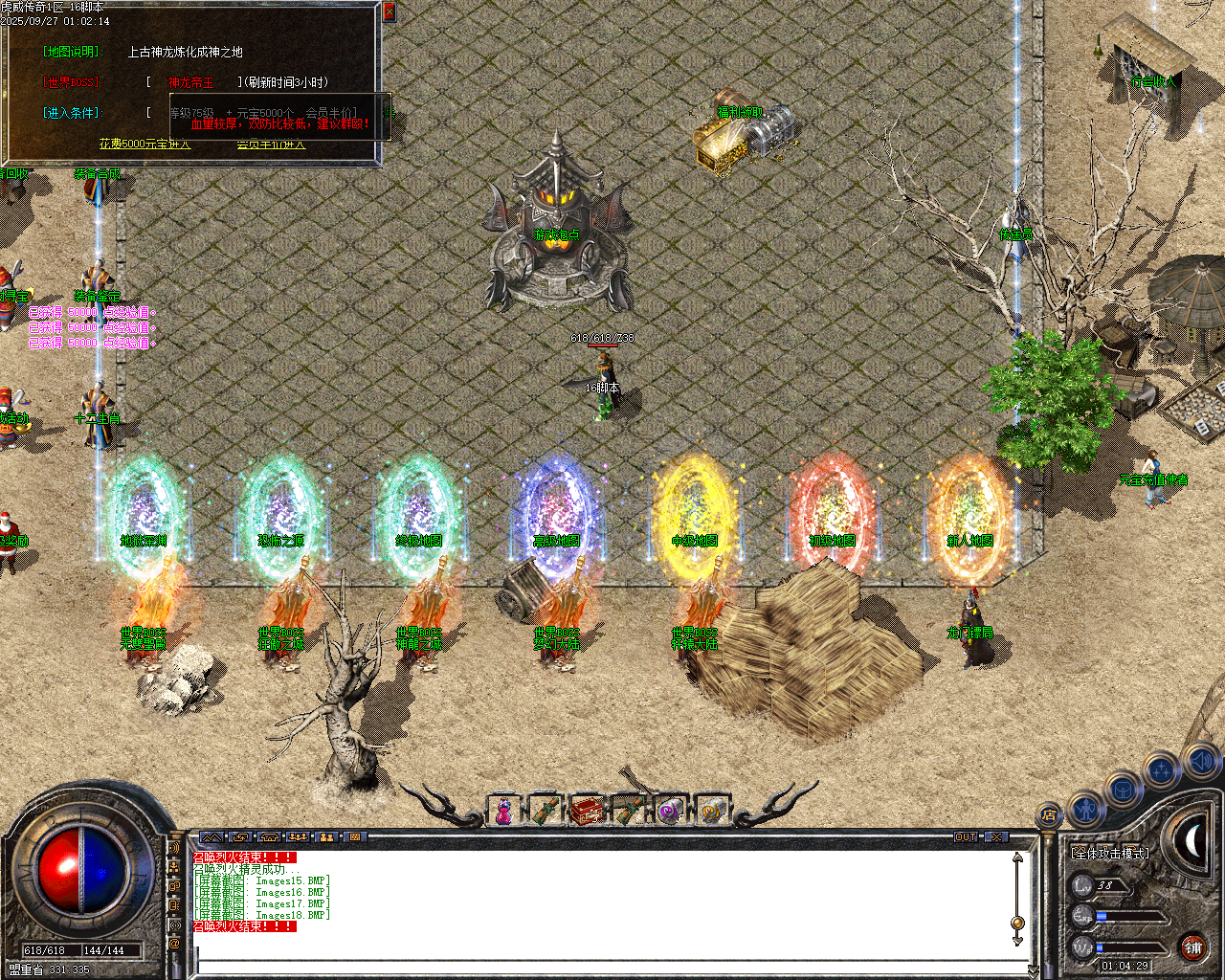Drink the pink potion in the quick slot

tap(503, 810)
